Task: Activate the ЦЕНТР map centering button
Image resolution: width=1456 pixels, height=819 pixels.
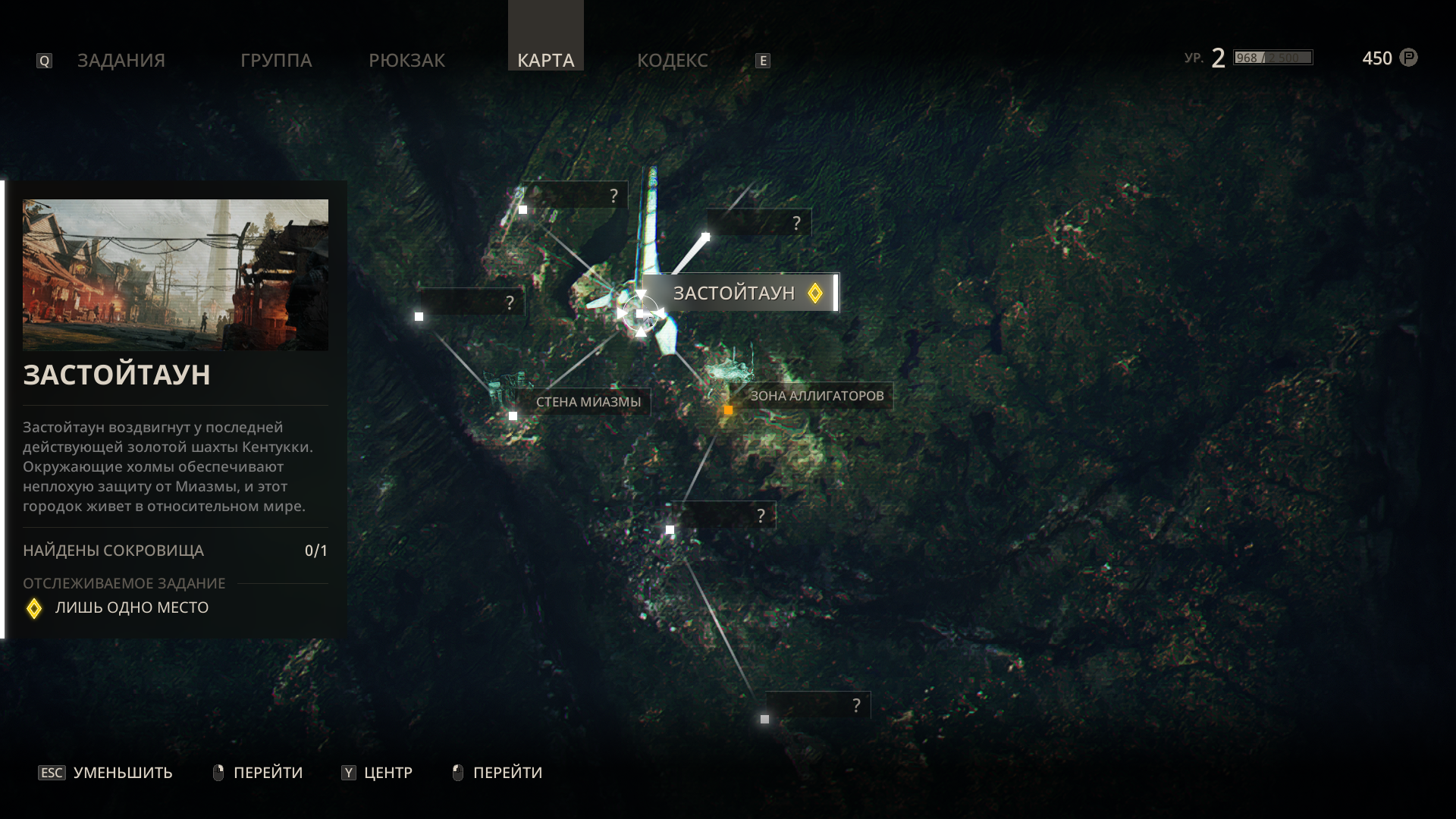Action: pos(377,773)
